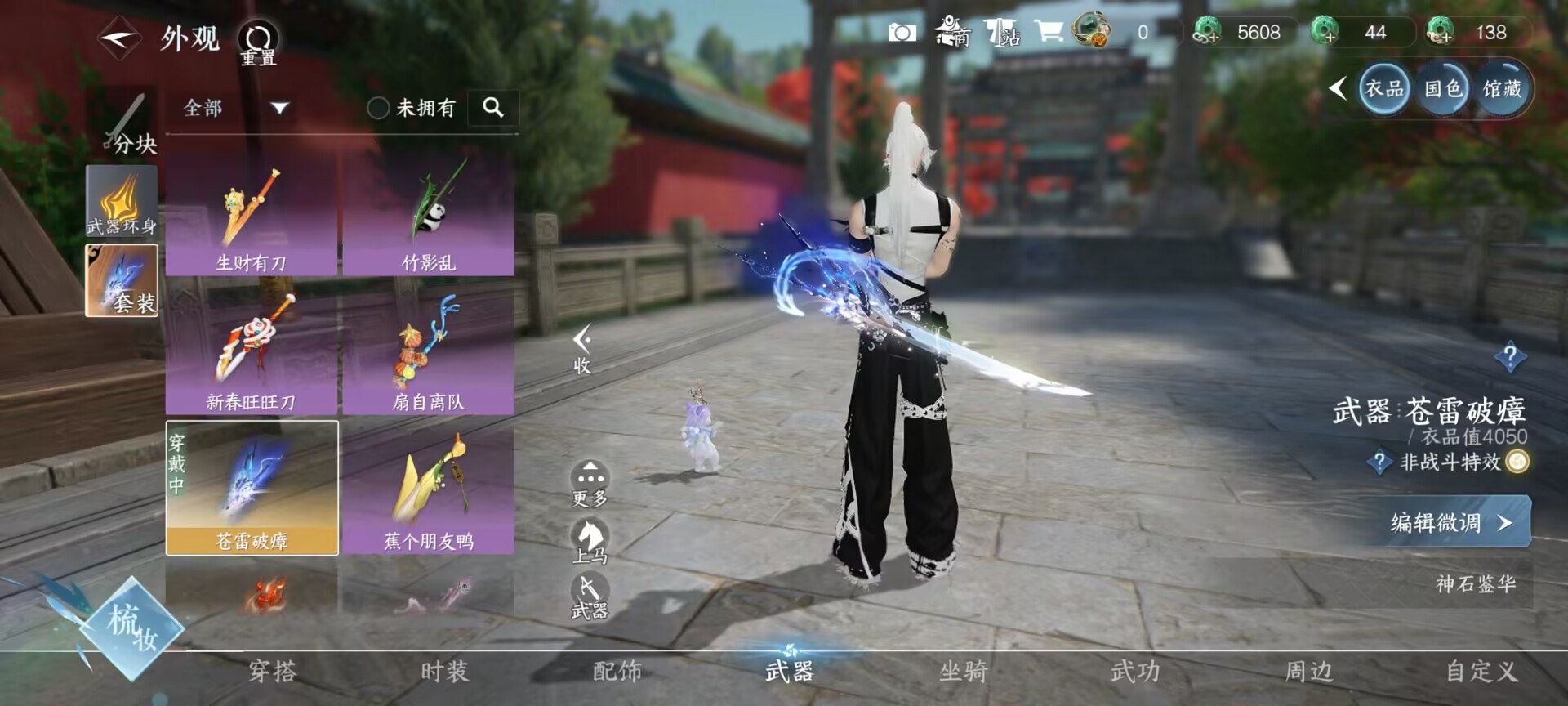Screen dimensions: 1568x706
Task: Collapse the panel with the 收 arrow
Action: pos(581,349)
